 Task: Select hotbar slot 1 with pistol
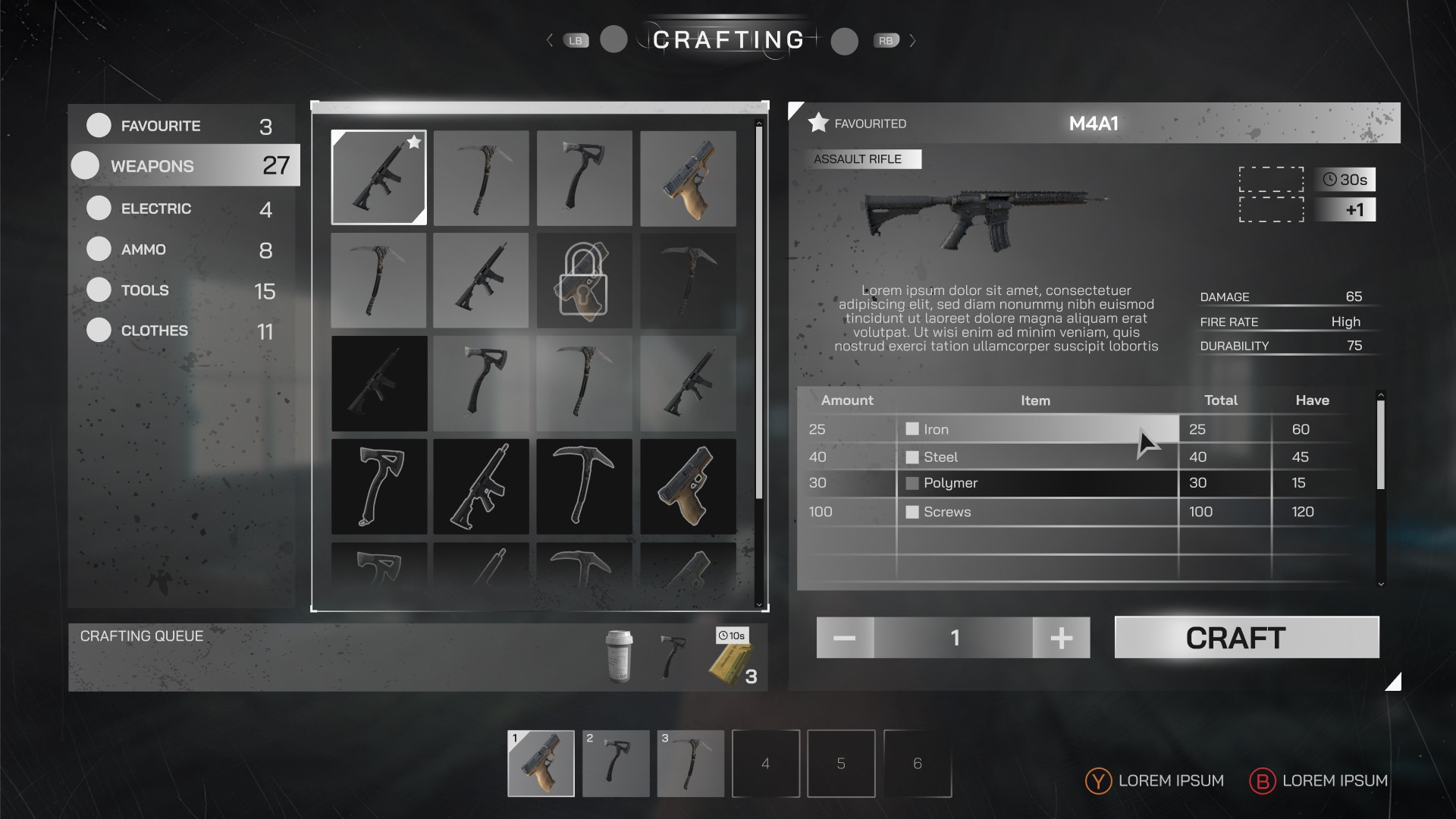[x=541, y=763]
